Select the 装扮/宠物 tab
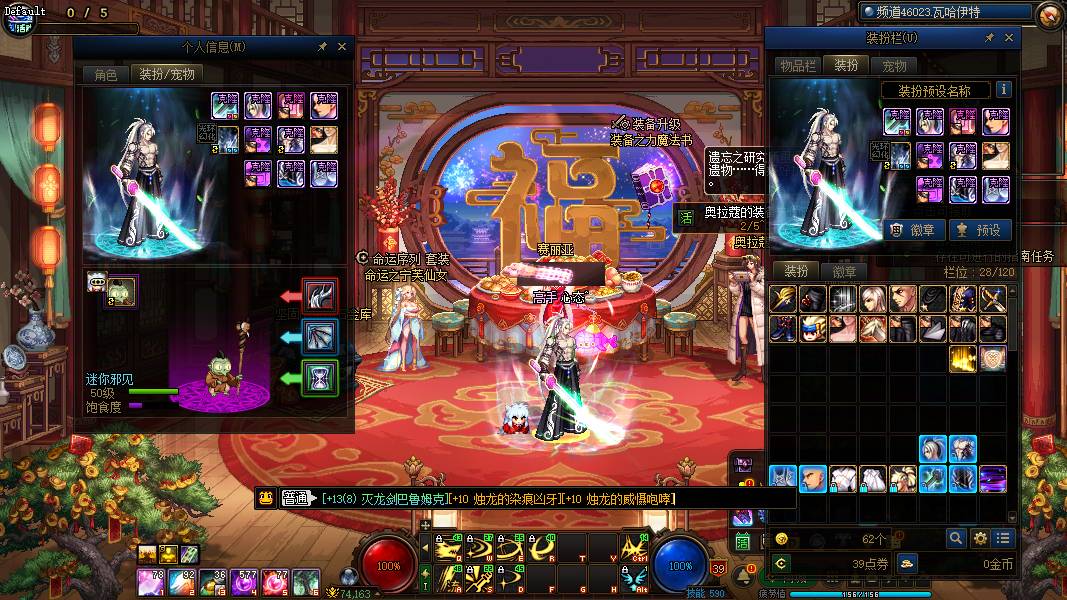The width and height of the screenshot is (1067, 600). point(167,74)
